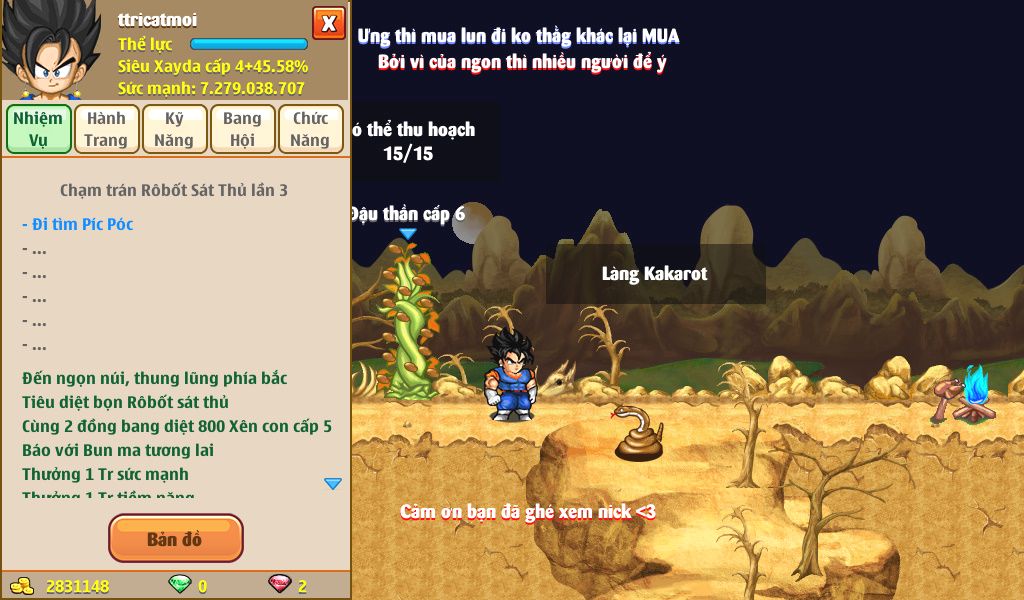Click the blue scroll-down arrow in quest list

click(333, 484)
